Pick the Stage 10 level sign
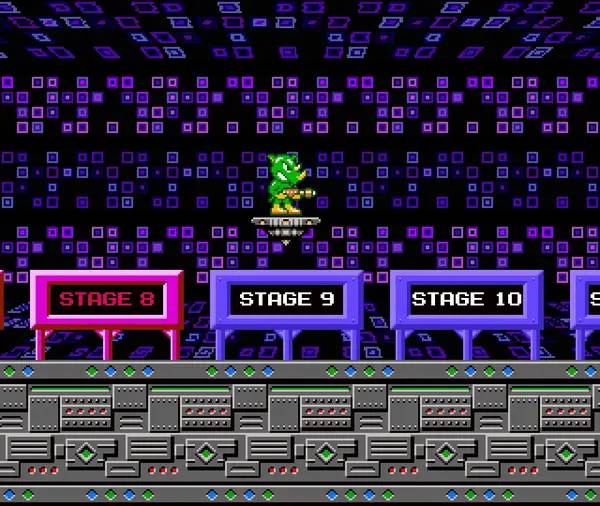 (467, 299)
